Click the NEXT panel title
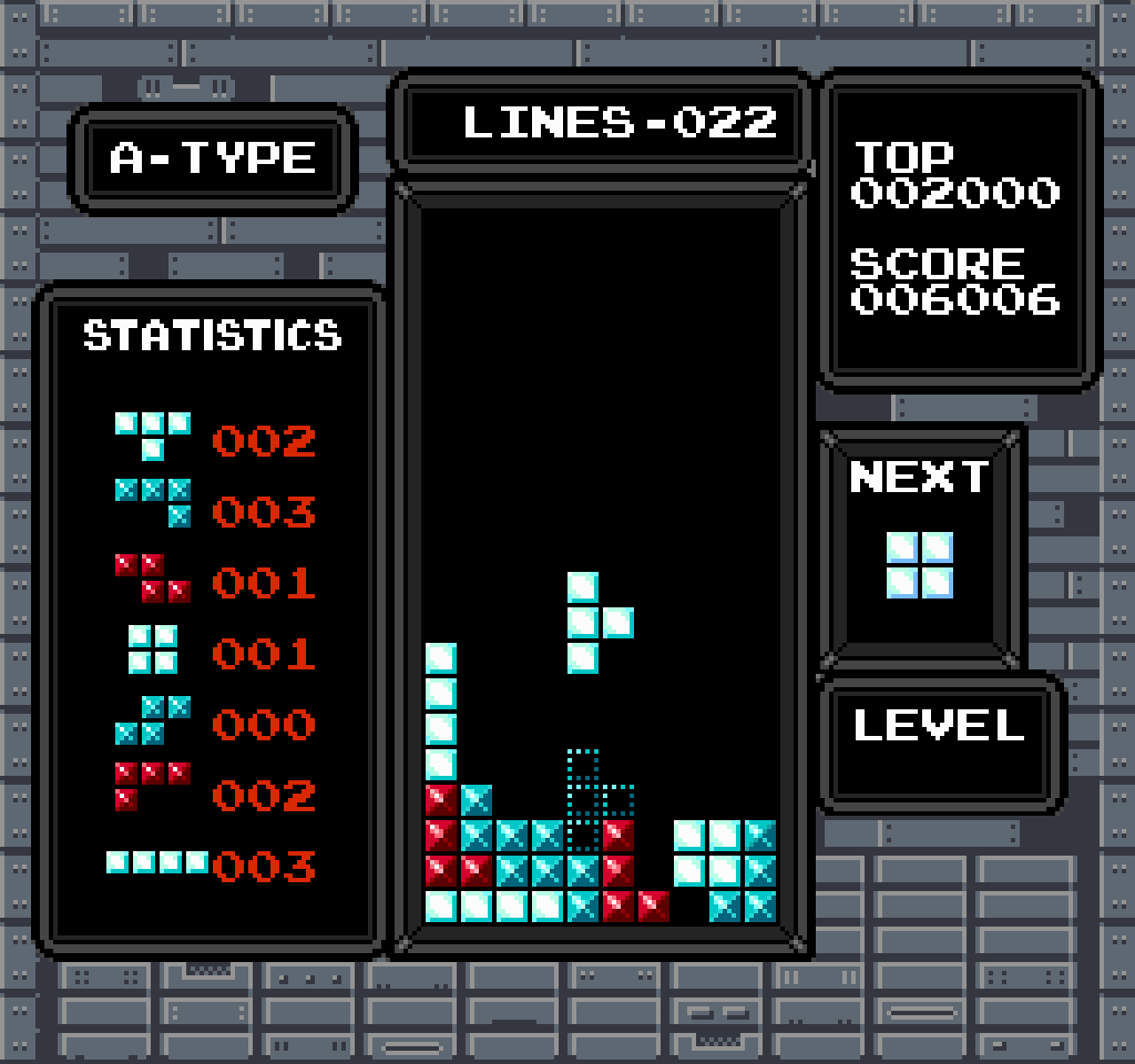Viewport: 1135px width, 1064px height. coord(920,476)
